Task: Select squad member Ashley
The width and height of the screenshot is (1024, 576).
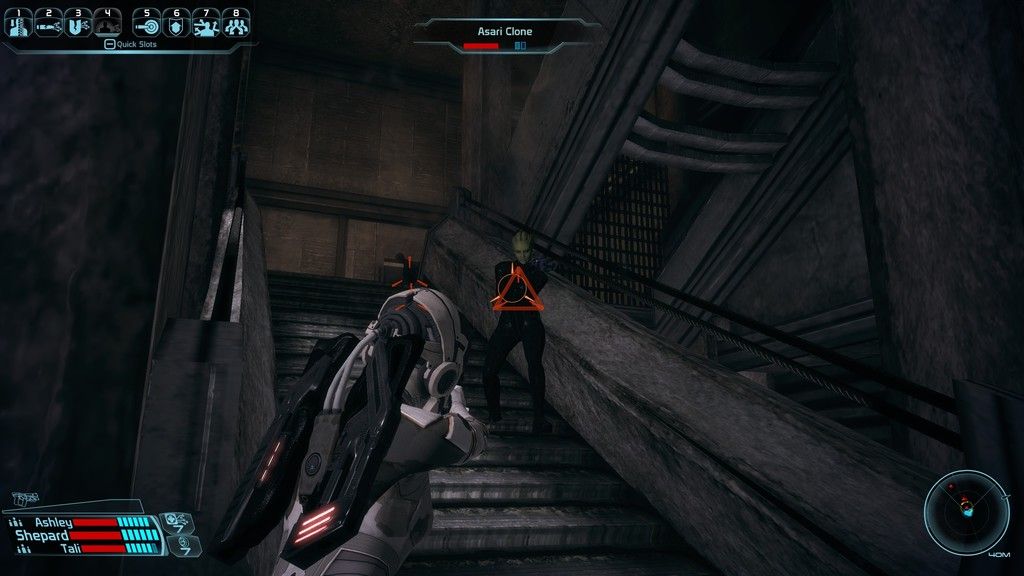Action: pos(55,522)
